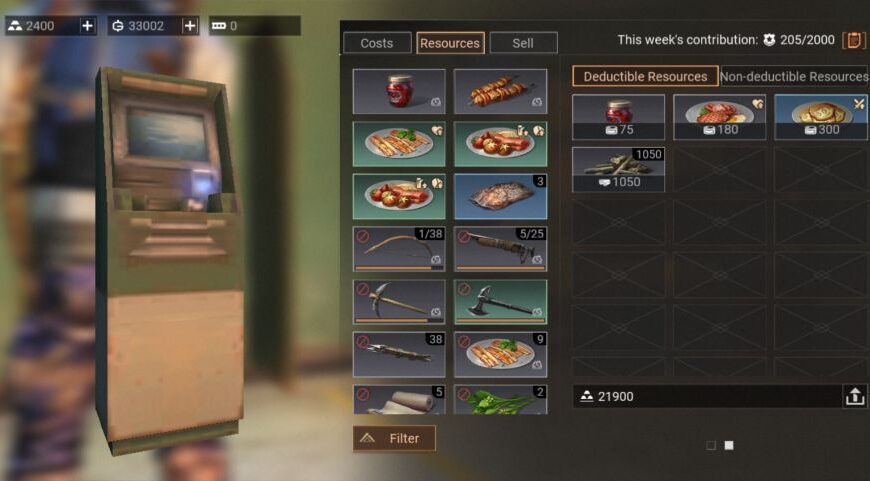Open the Filter options
Viewport: 870px width, 481px height.
(394, 438)
